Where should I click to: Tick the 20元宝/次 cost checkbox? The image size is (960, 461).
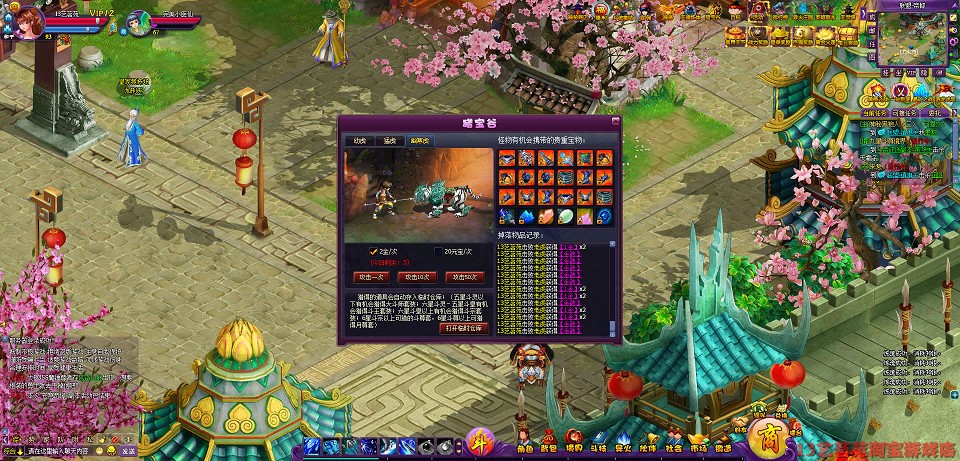point(439,251)
